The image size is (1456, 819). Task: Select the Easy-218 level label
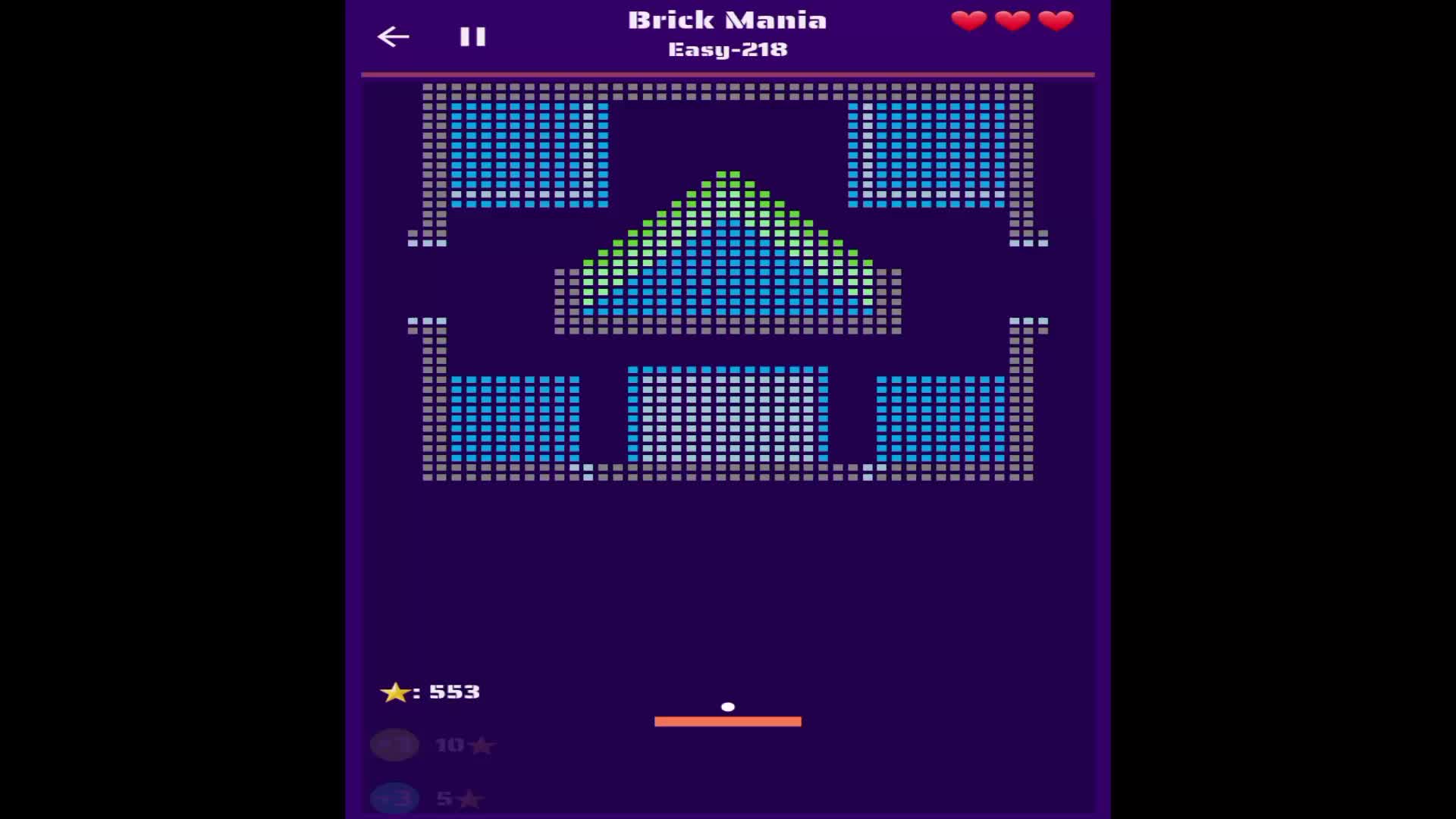click(727, 49)
